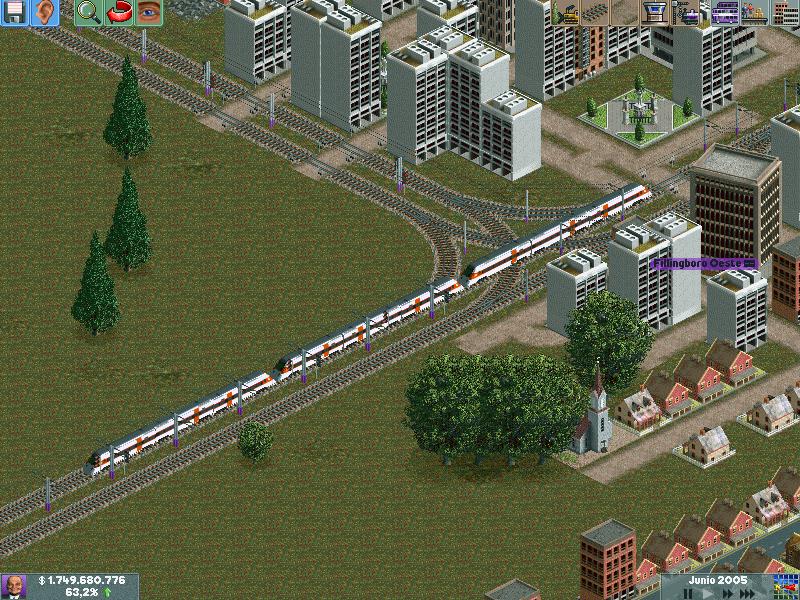Screen dimensions: 800x600
Task: Open the magnifying glass zoom menu
Action: click(89, 12)
